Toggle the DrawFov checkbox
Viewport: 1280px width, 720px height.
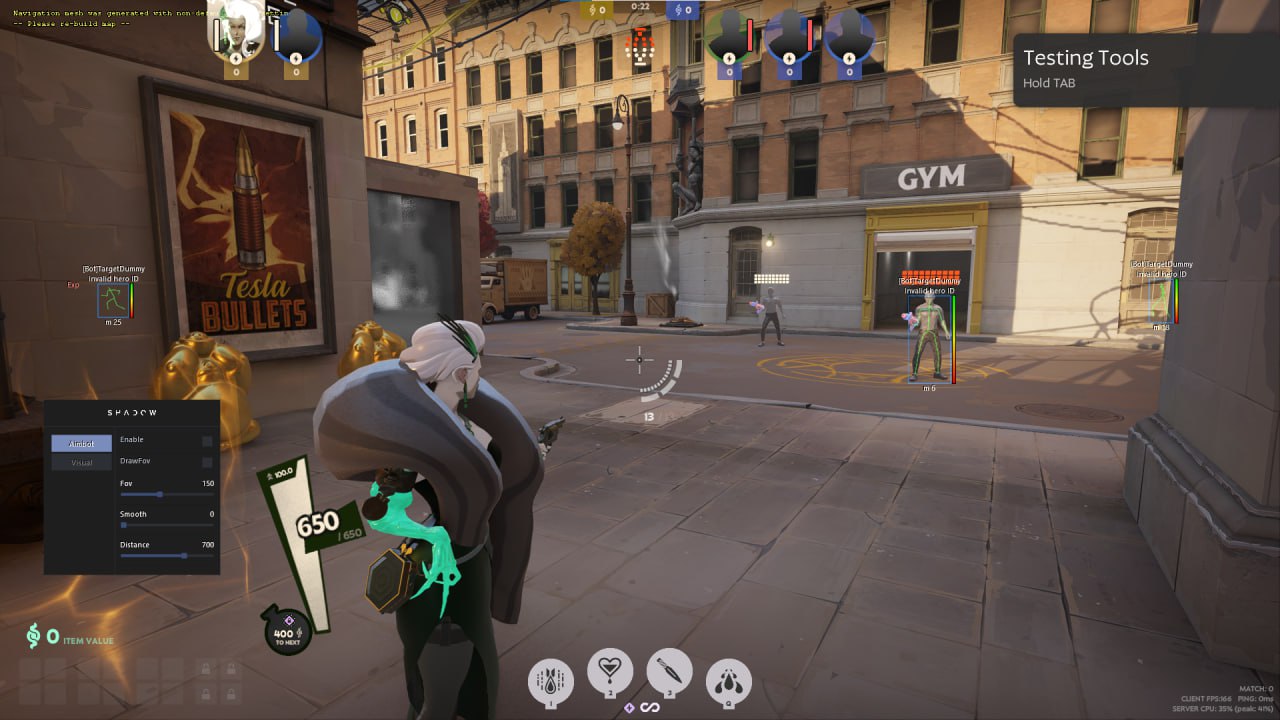(207, 462)
